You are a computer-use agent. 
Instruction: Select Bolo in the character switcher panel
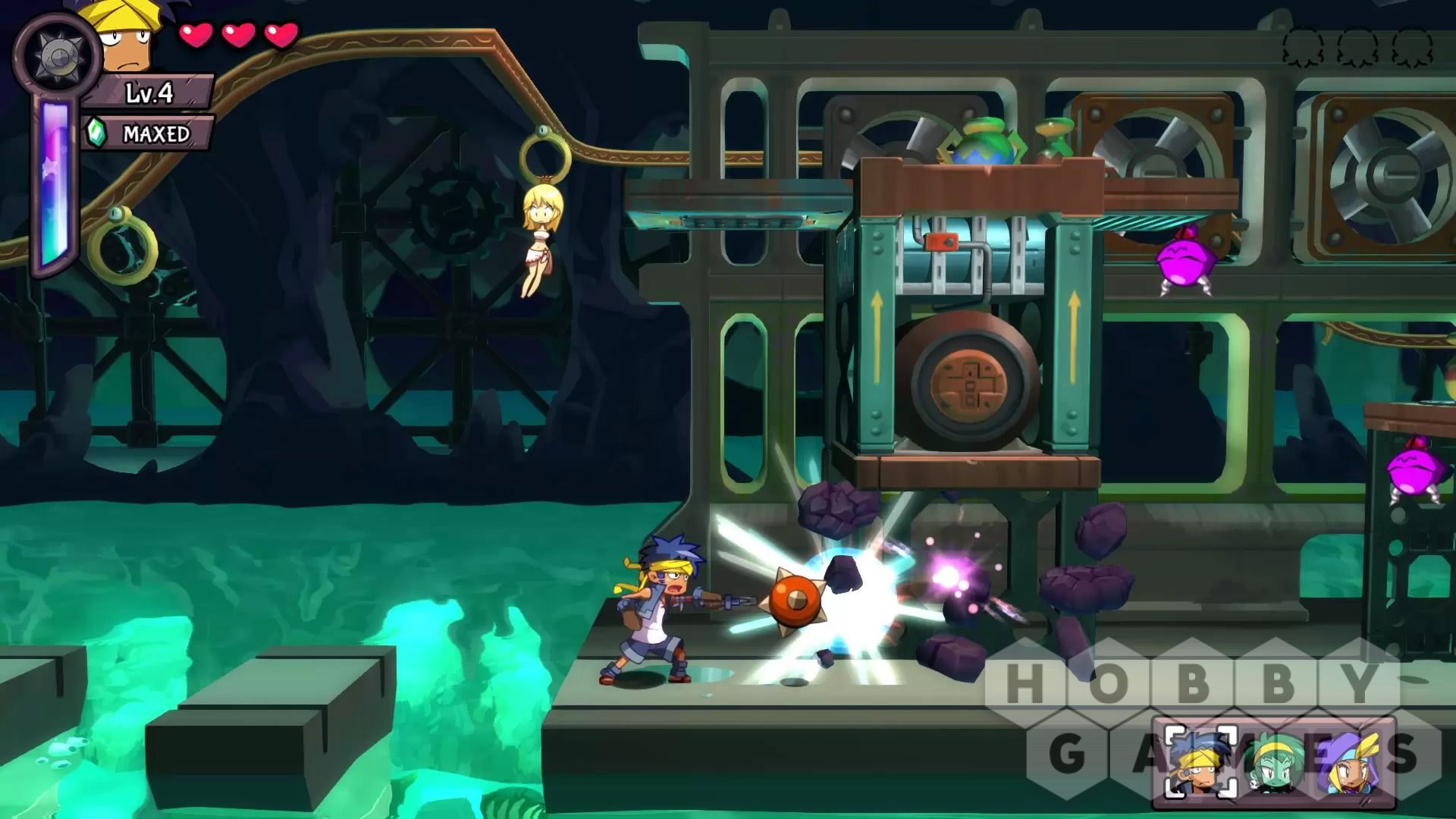click(x=1200, y=762)
